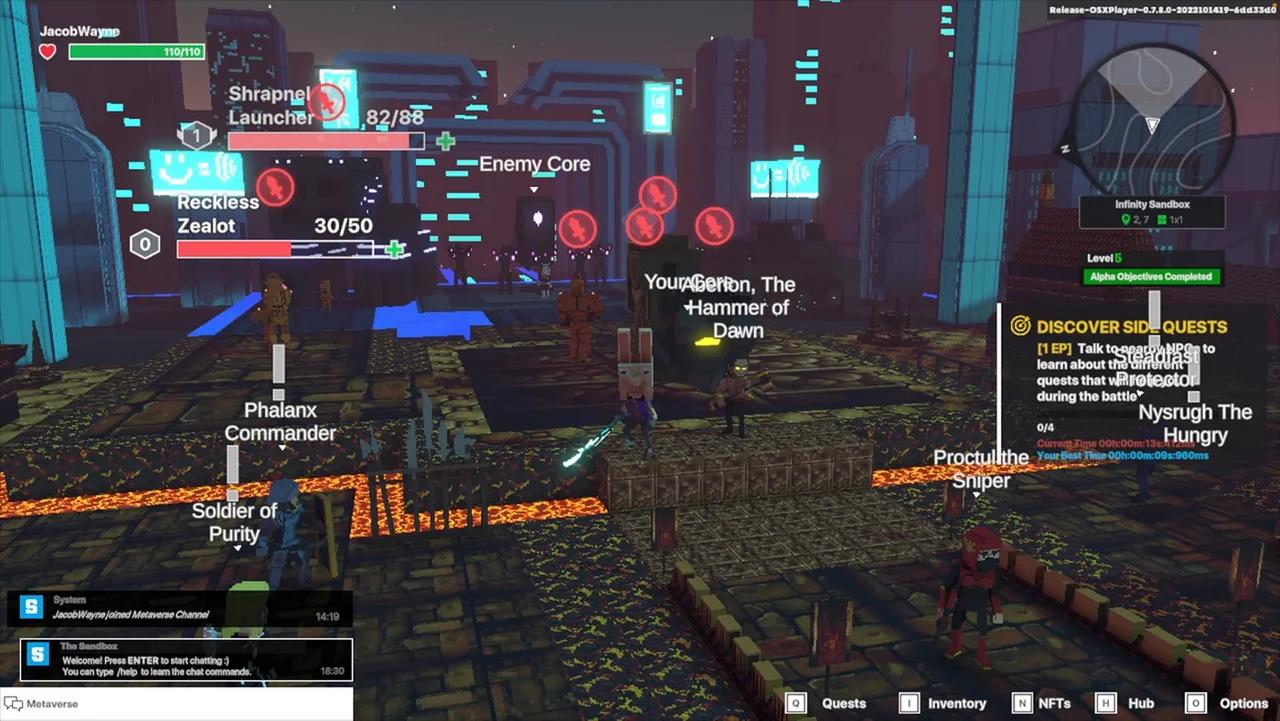Open the Quests menu label
Screen dimensions: 1280x721
[x=843, y=703]
